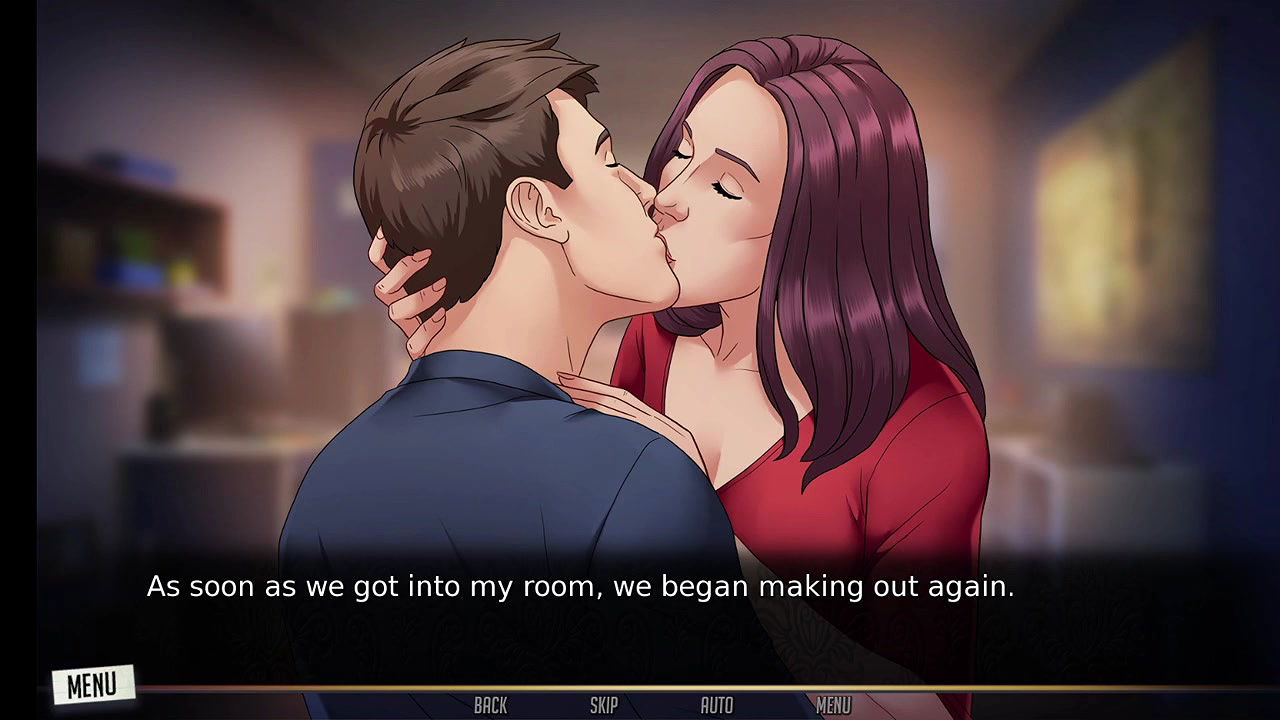
Task: Open MENU text next to AUTO
Action: point(833,706)
